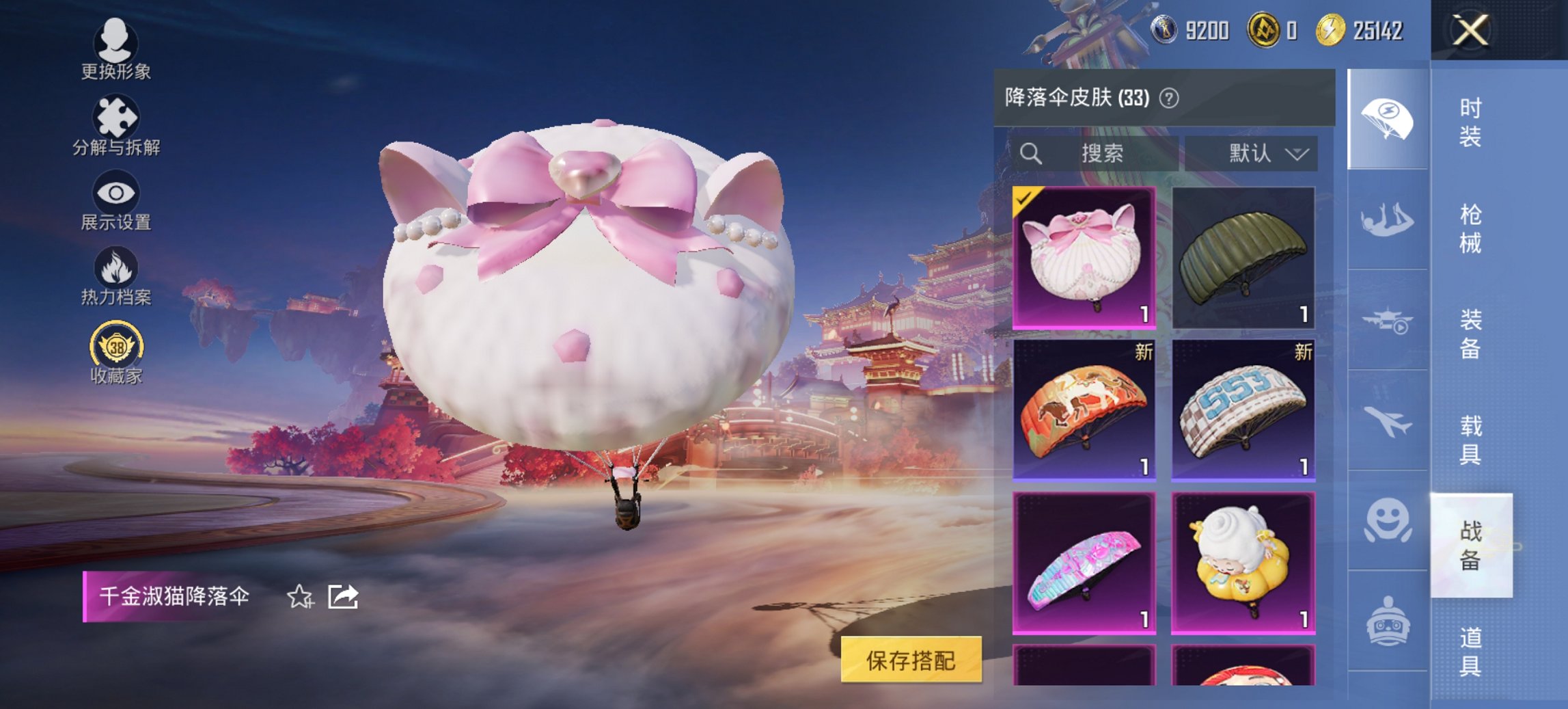This screenshot has height=709, width=1568.
Task: Open 展示设置 display settings
Action: click(x=116, y=193)
